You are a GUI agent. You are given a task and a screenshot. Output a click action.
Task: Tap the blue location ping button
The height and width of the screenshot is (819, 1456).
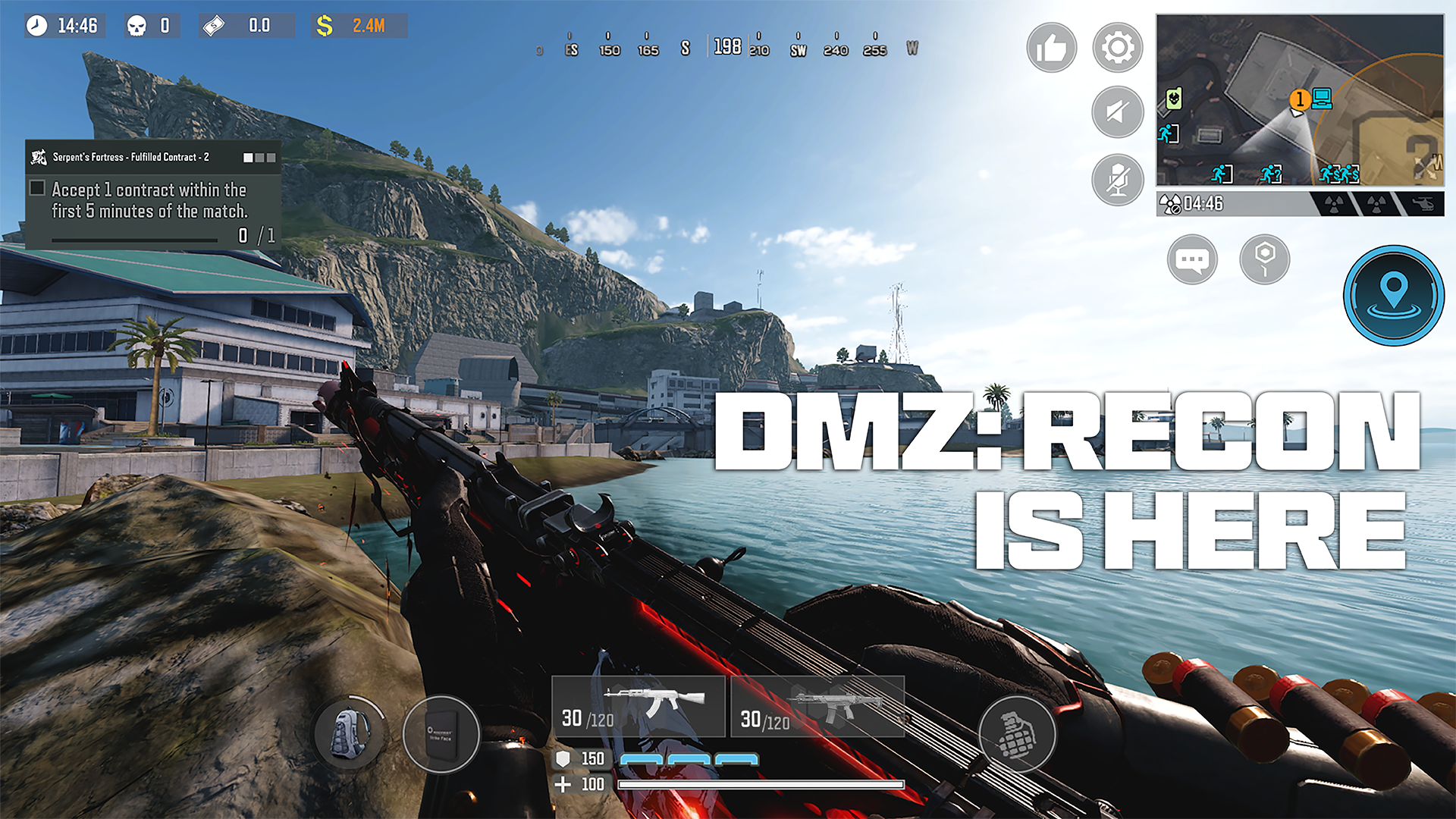pyautogui.click(x=1392, y=296)
